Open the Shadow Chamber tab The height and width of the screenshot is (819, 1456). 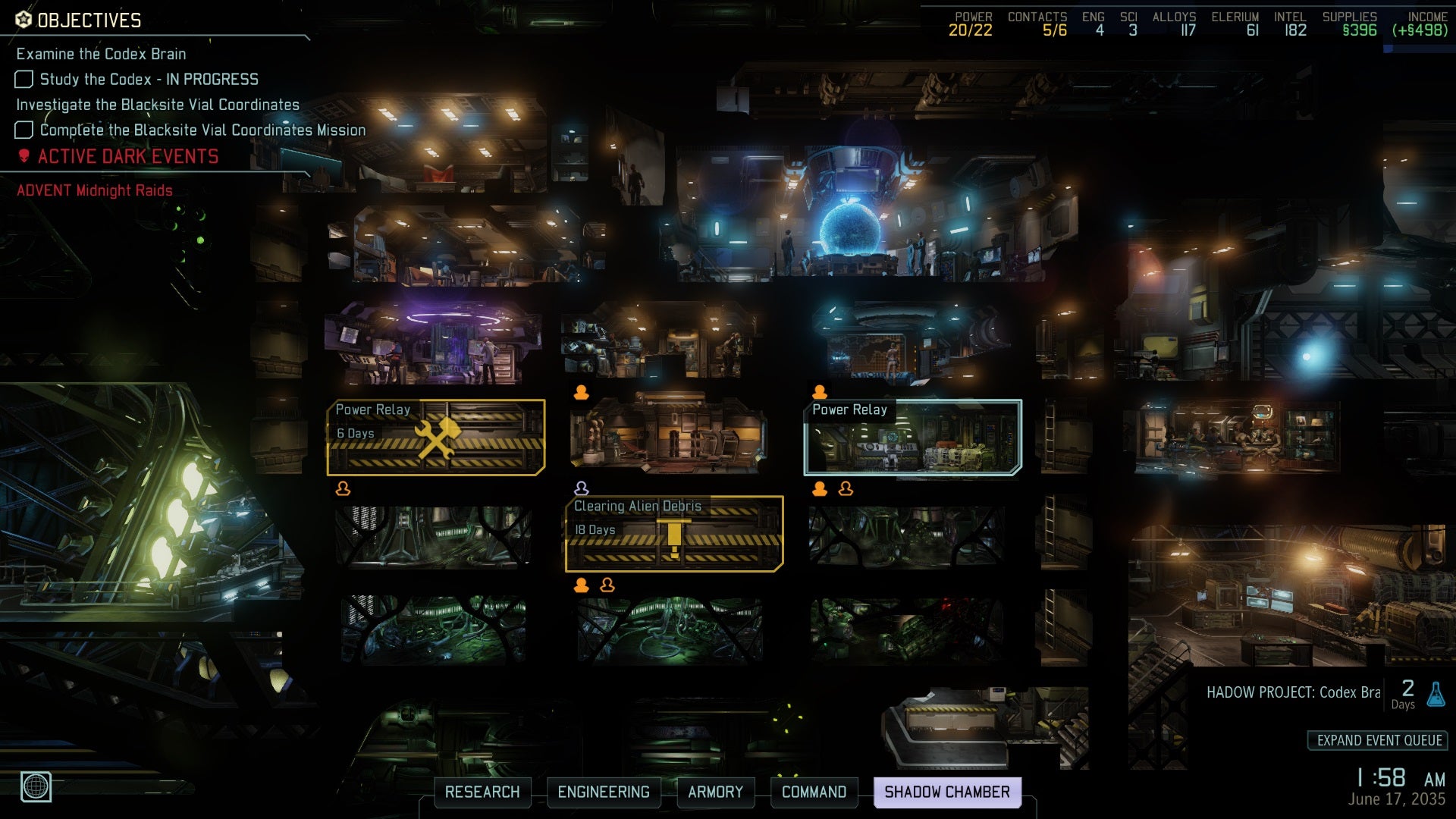[947, 792]
